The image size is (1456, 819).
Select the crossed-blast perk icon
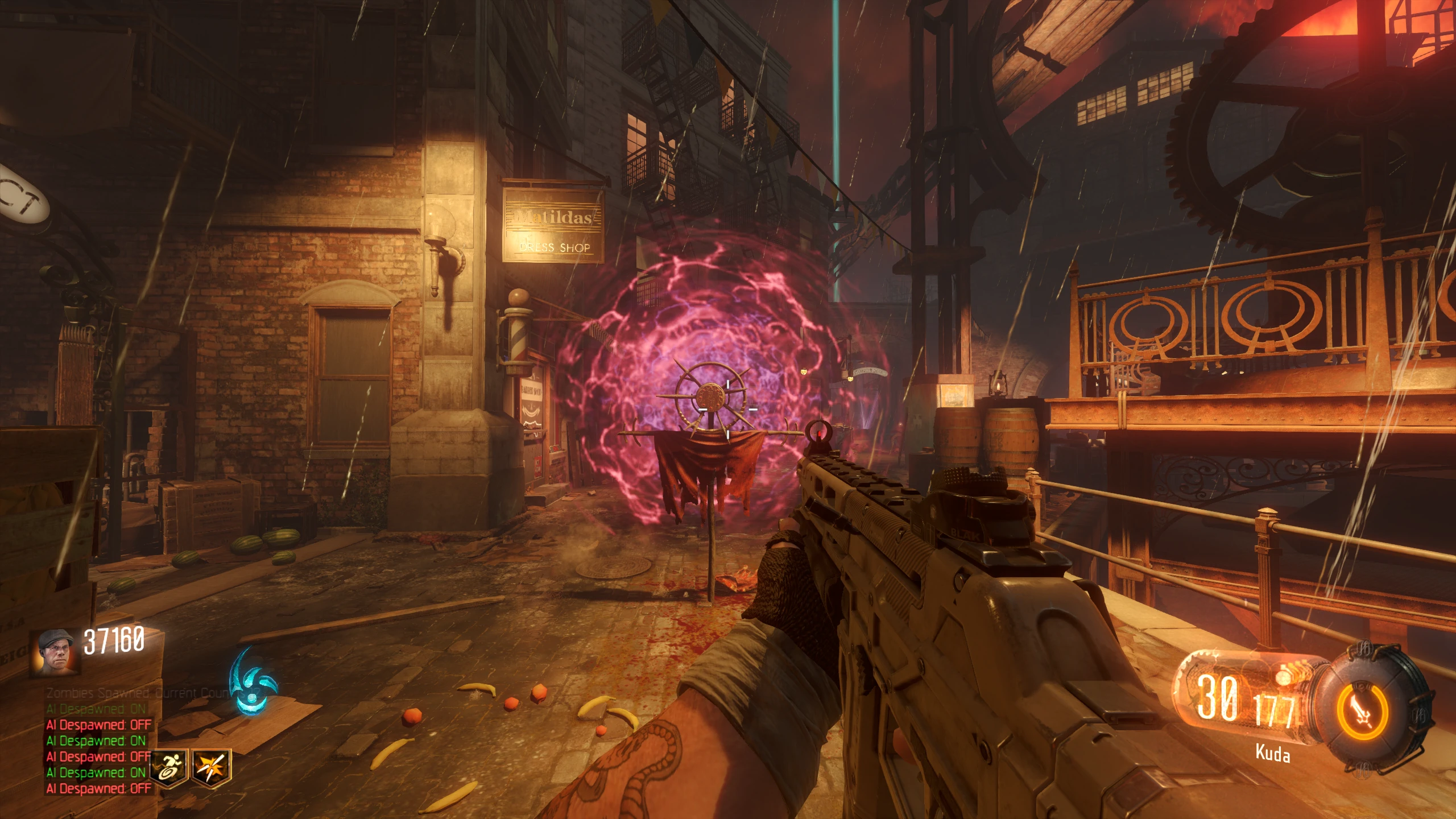(x=211, y=768)
